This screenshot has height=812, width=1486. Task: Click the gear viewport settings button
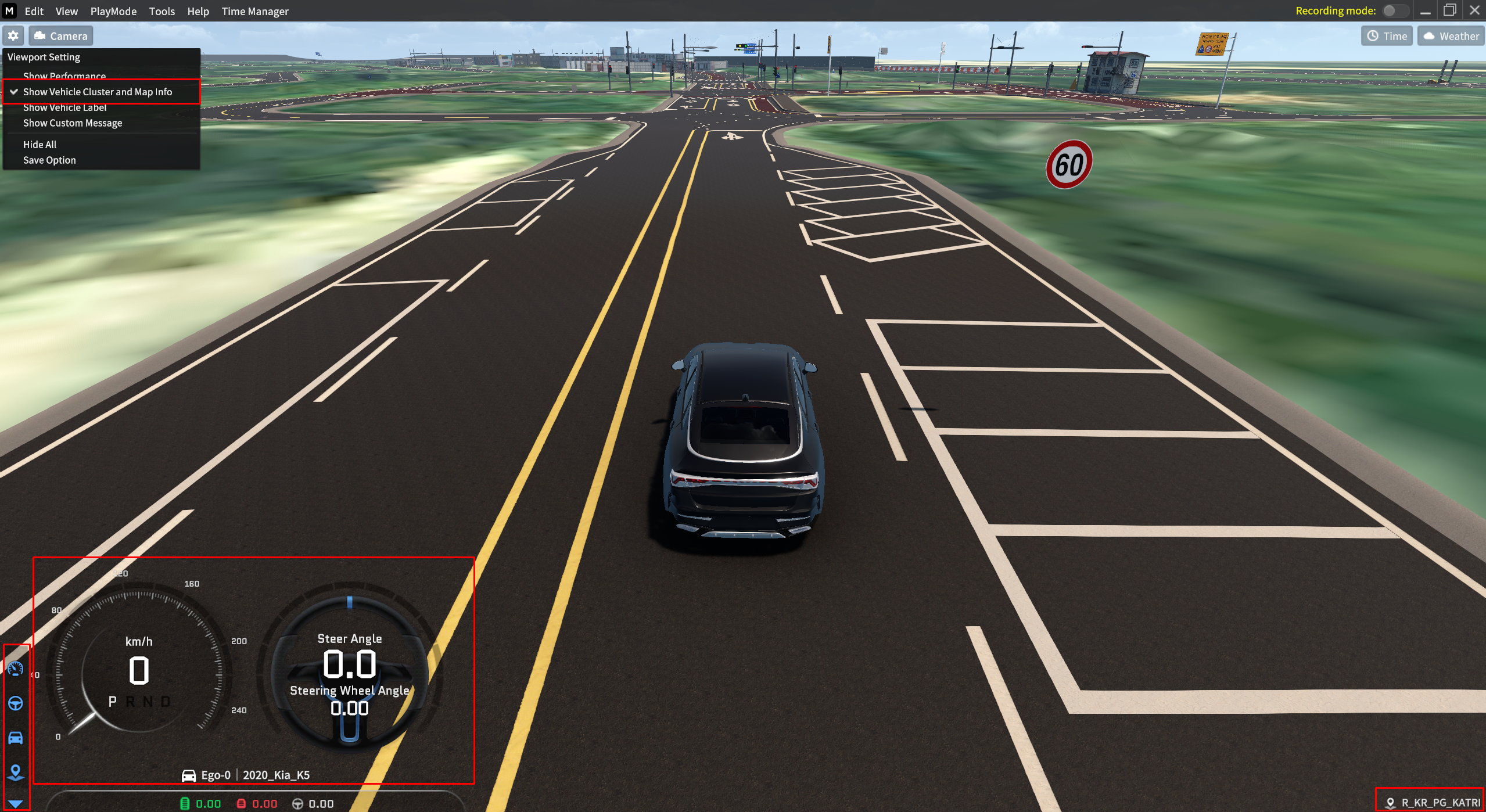(x=13, y=36)
